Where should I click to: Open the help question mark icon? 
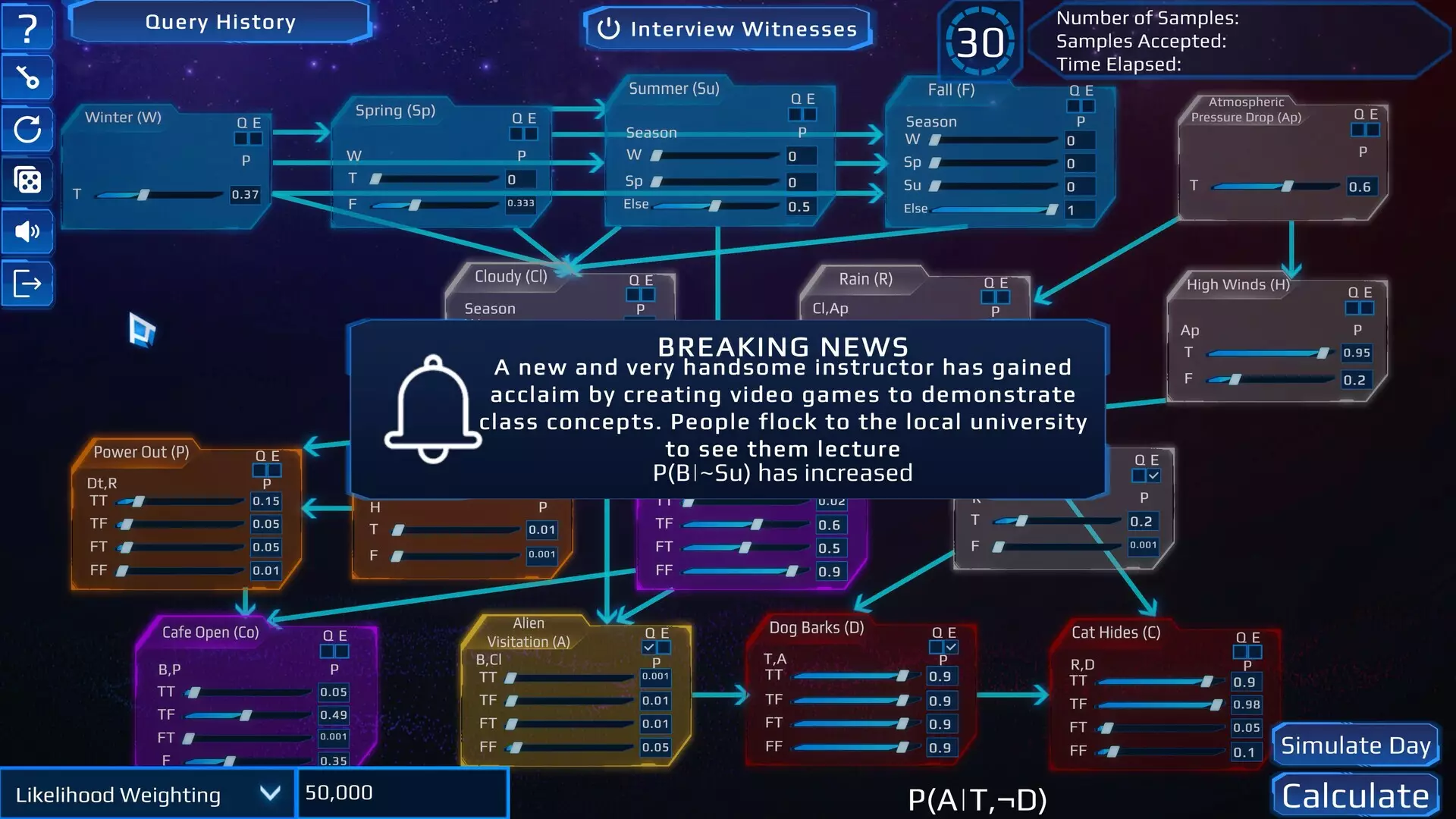27,27
